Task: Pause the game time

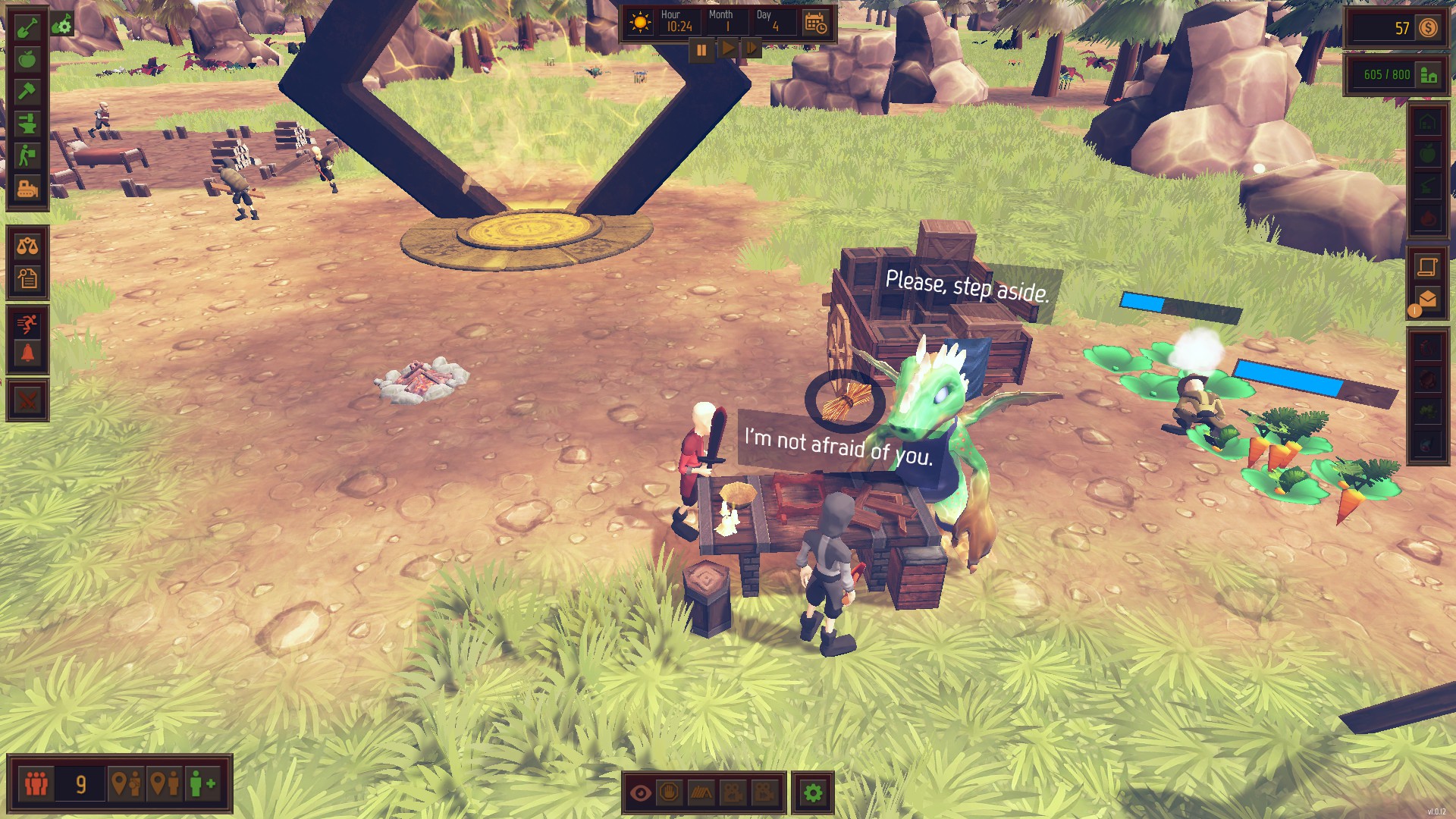Action: pyautogui.click(x=701, y=50)
